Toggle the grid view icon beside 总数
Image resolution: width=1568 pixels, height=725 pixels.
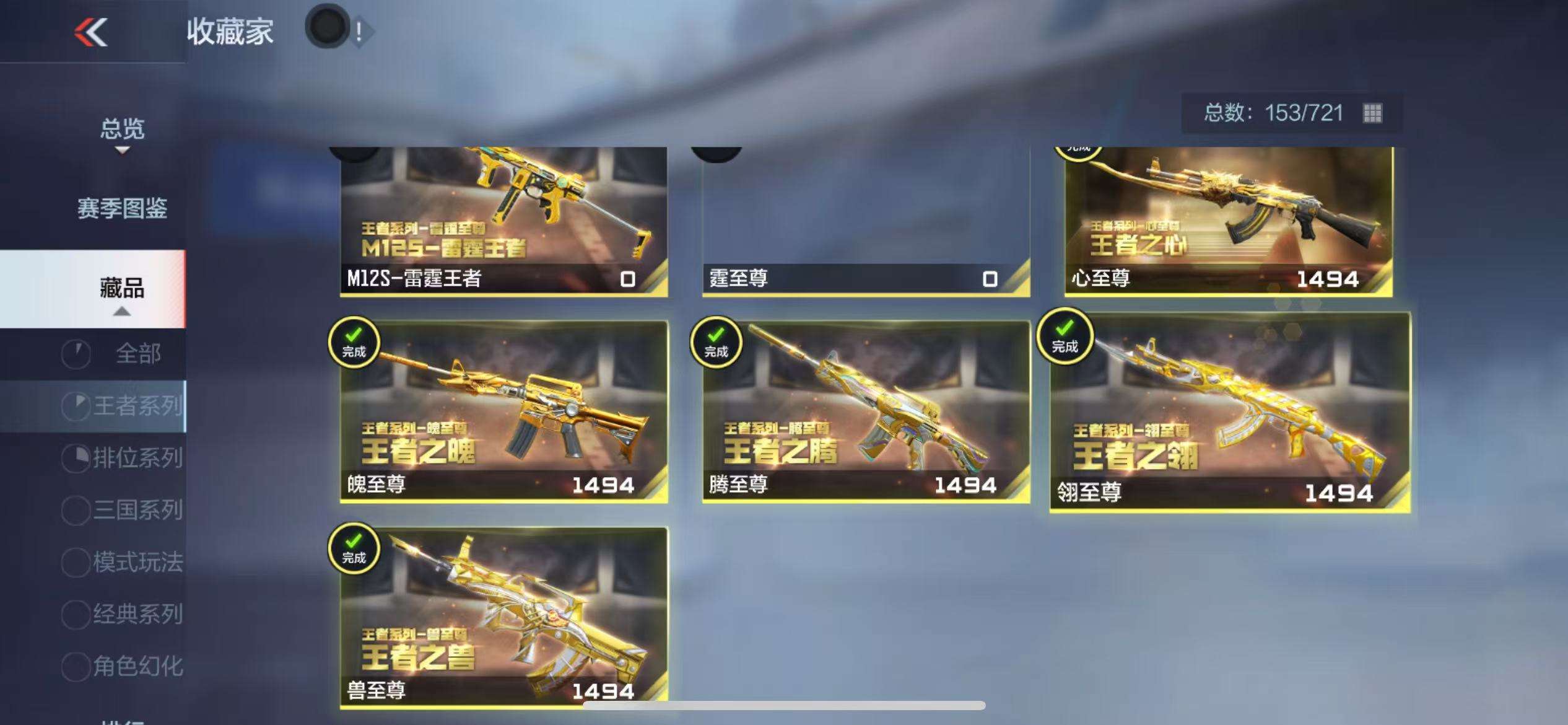point(1372,113)
